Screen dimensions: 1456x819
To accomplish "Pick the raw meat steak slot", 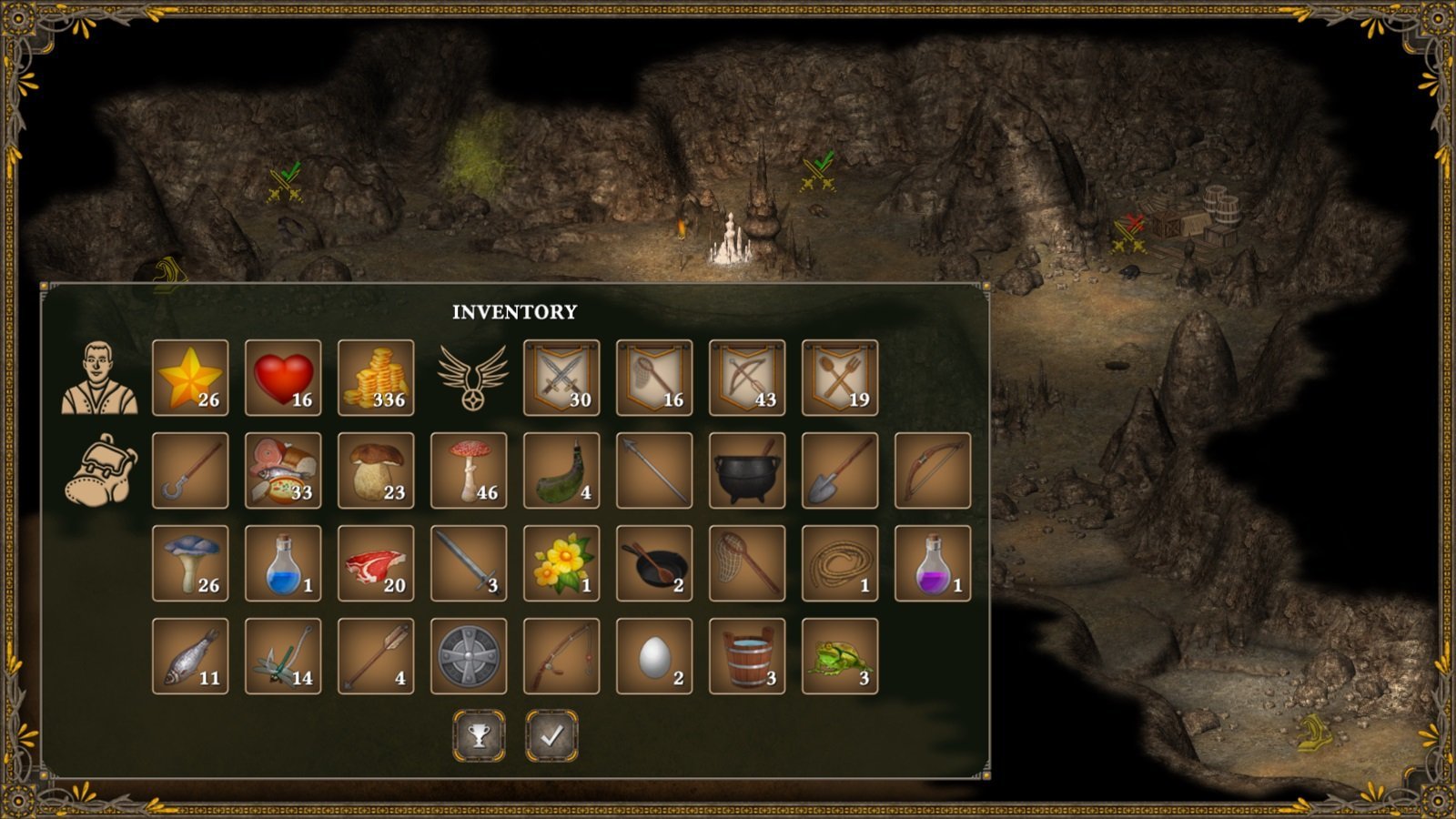I will point(376,563).
